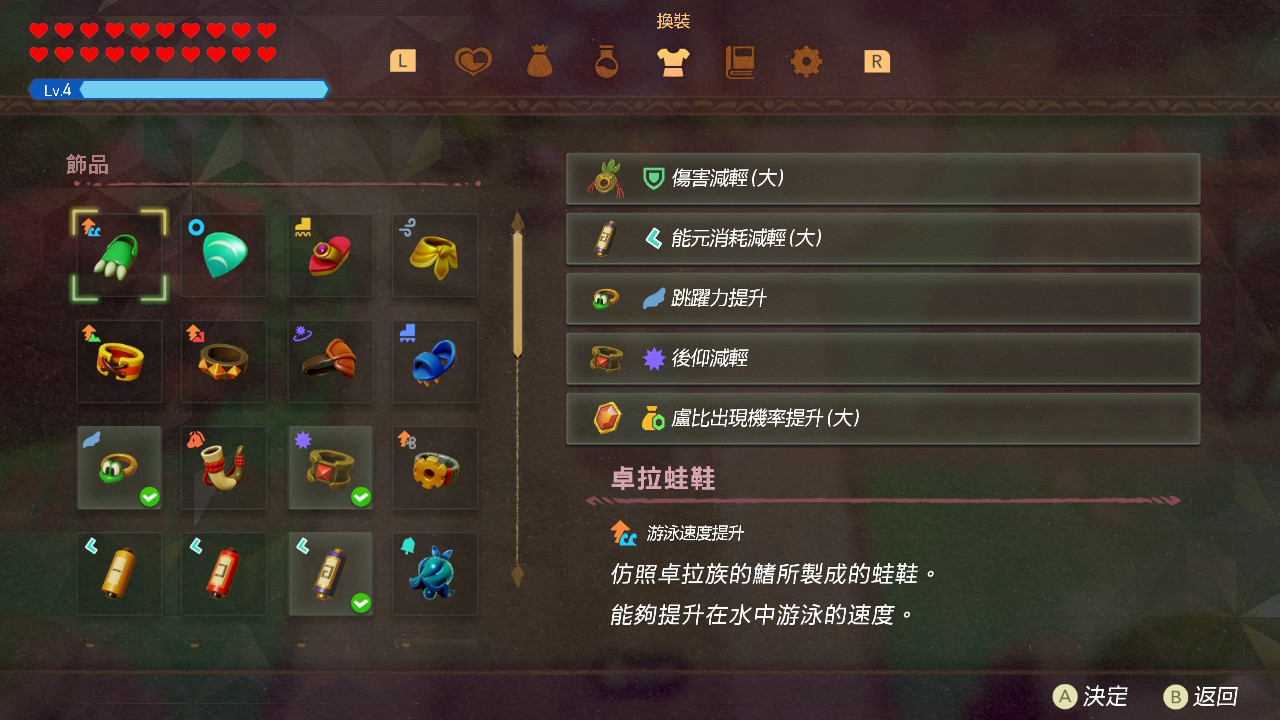Select the red horn charm accessory
The height and width of the screenshot is (720, 1280).
click(223, 469)
